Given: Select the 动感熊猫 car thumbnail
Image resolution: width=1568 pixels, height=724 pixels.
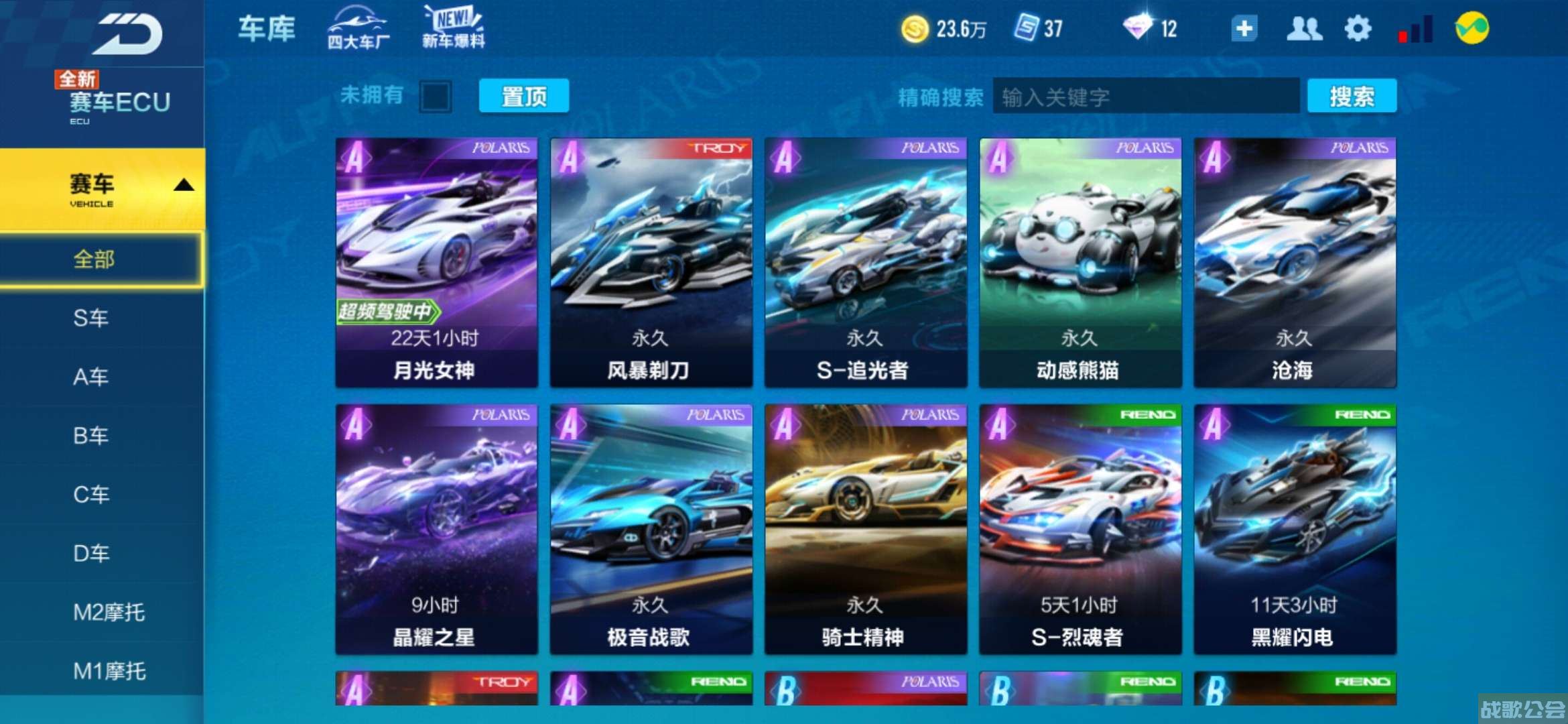Looking at the screenshot, I should click(x=1079, y=261).
